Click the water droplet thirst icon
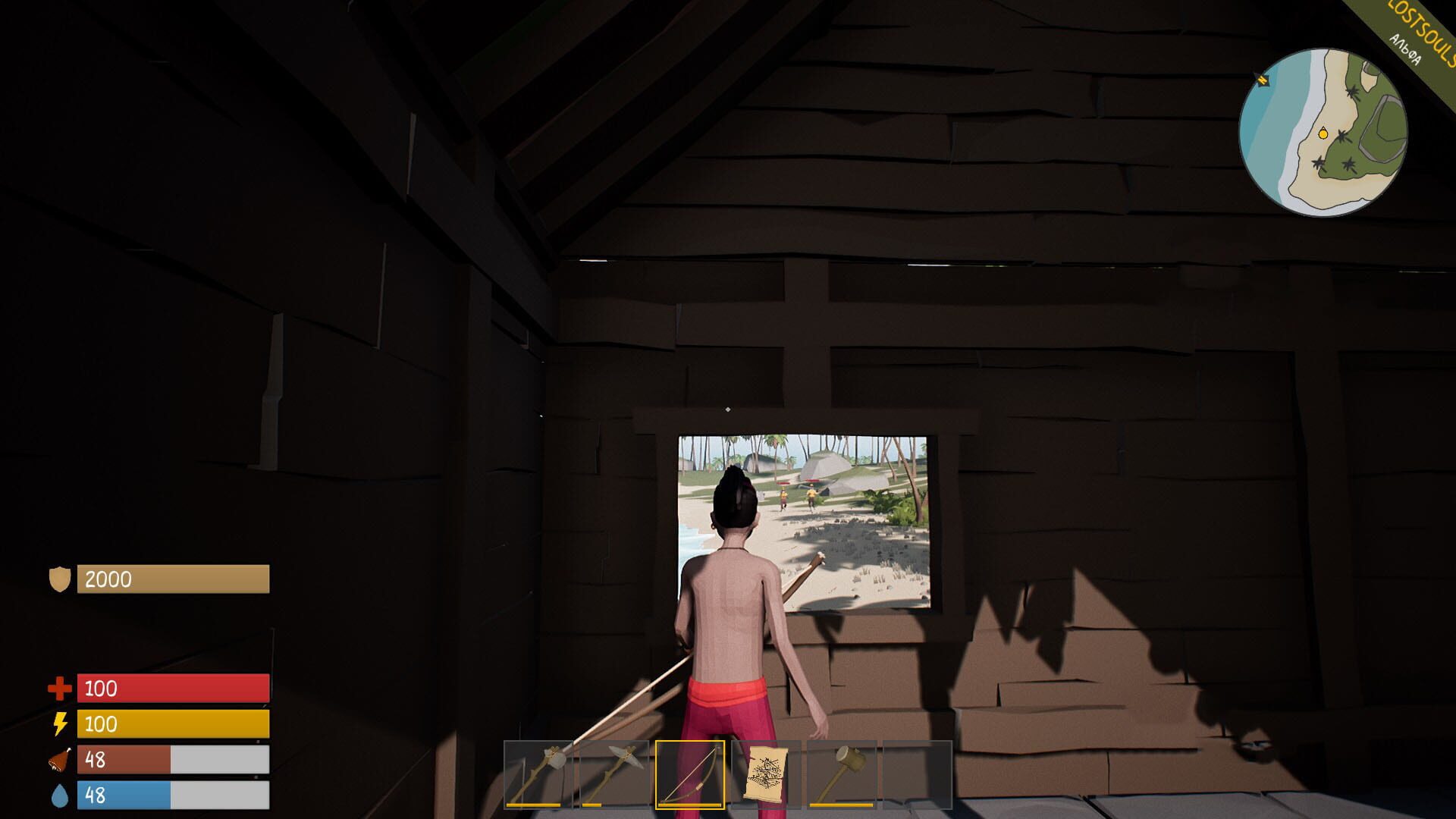1456x819 pixels. pyautogui.click(x=59, y=795)
